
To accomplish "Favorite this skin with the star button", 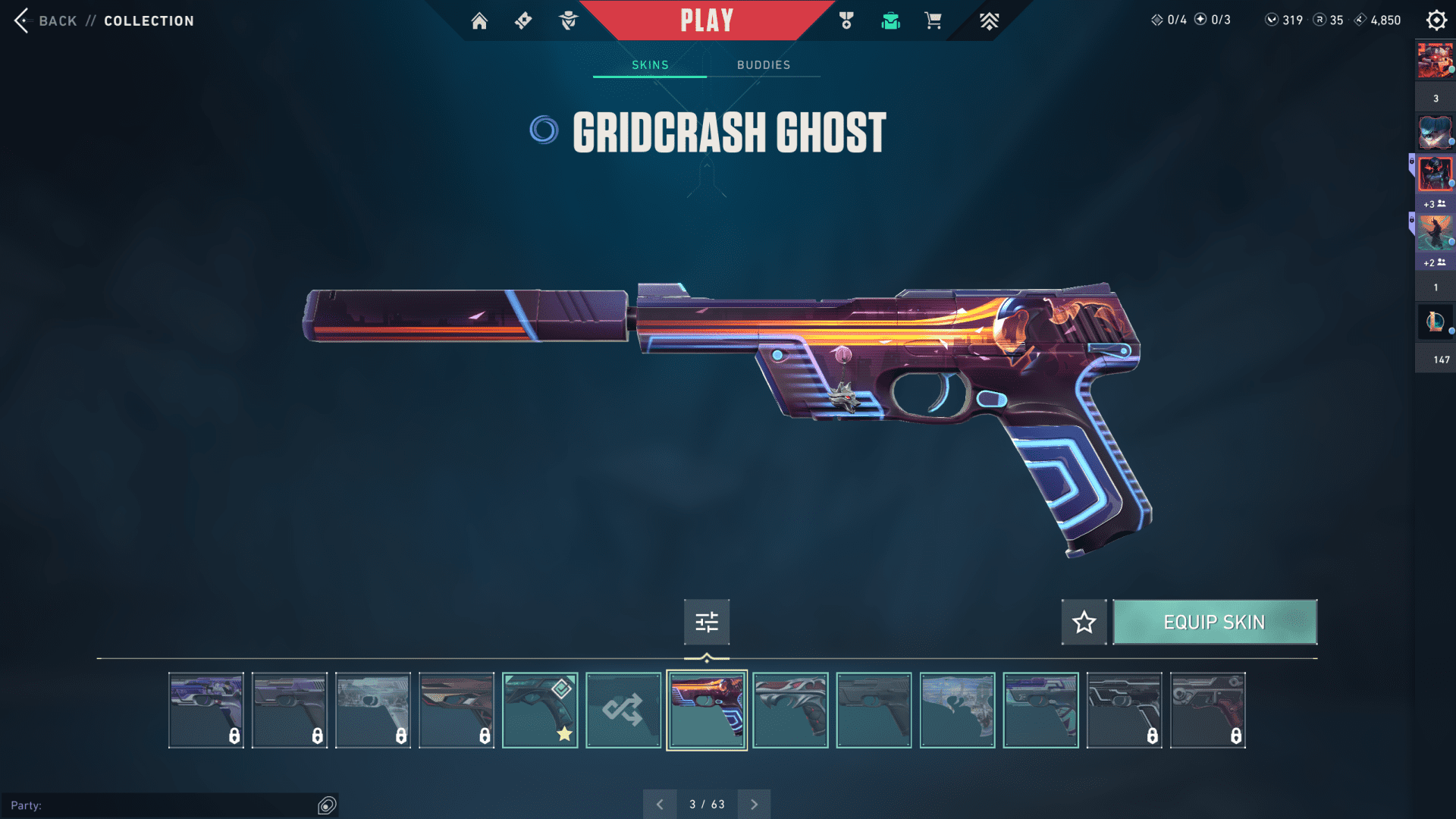I will [1084, 622].
